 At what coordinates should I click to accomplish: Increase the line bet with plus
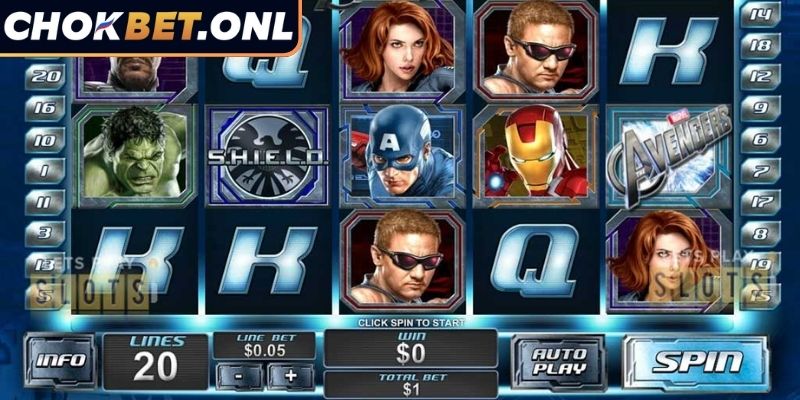tap(291, 376)
